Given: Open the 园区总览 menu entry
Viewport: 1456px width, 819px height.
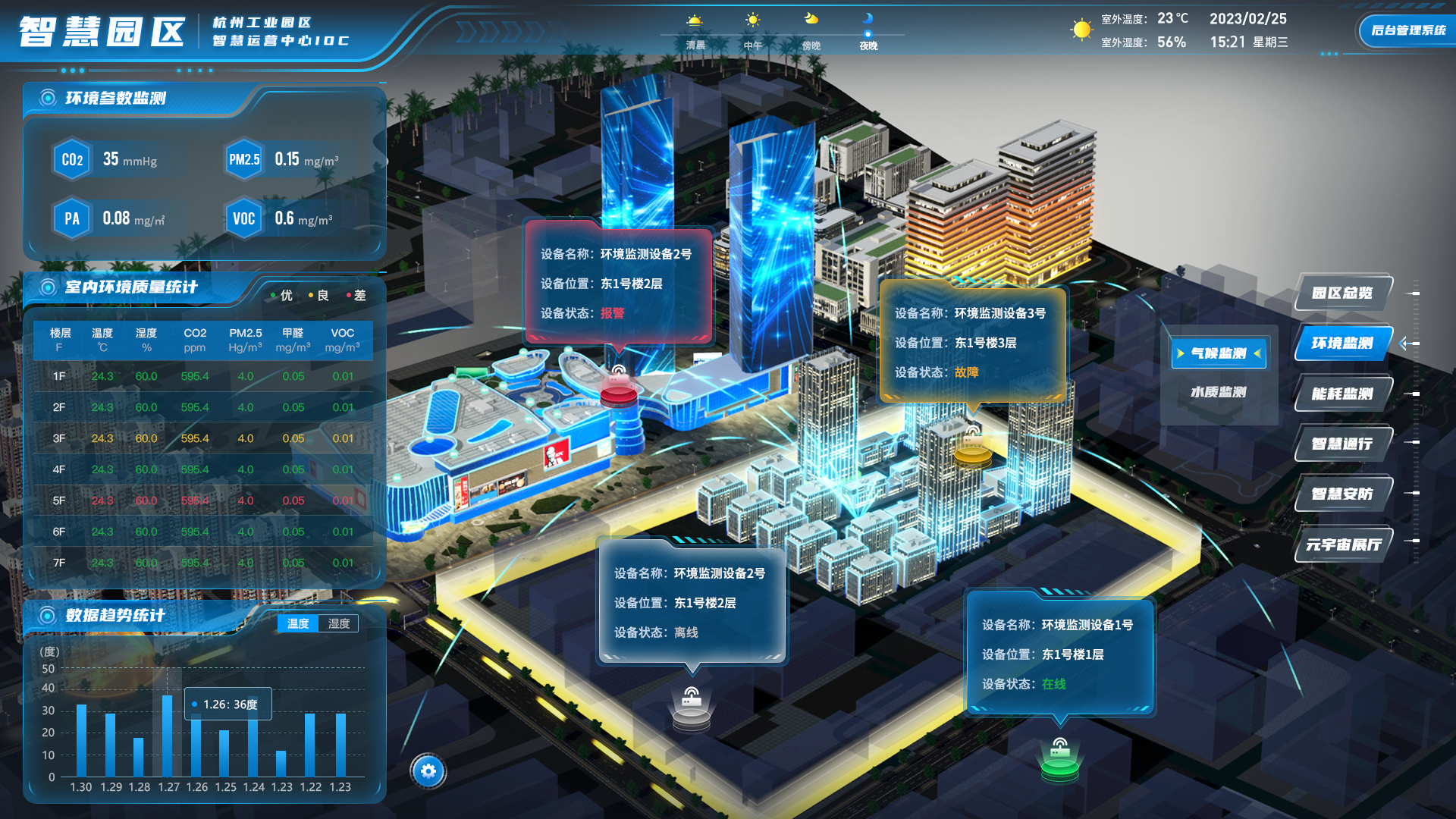Looking at the screenshot, I should coord(1342,293).
